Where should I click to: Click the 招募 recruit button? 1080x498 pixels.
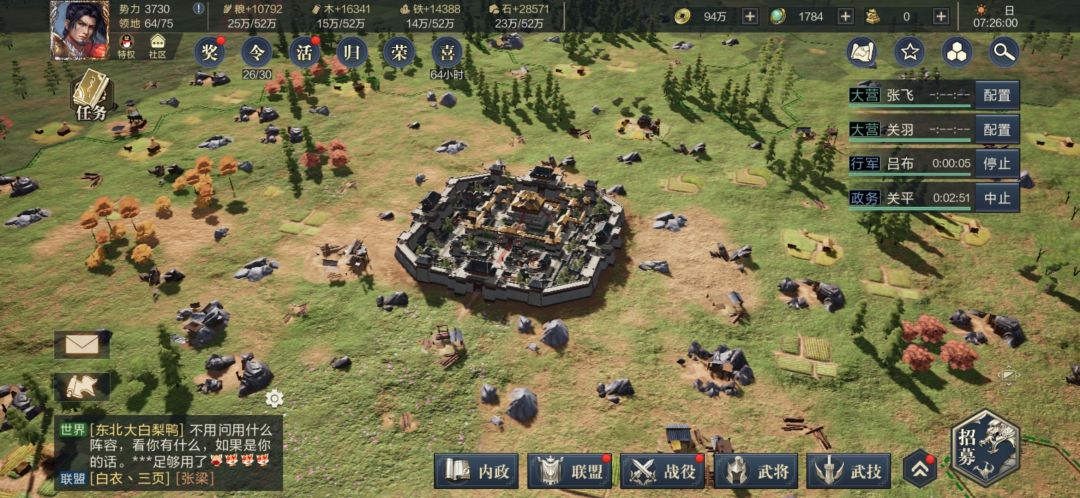pyautogui.click(x=984, y=447)
